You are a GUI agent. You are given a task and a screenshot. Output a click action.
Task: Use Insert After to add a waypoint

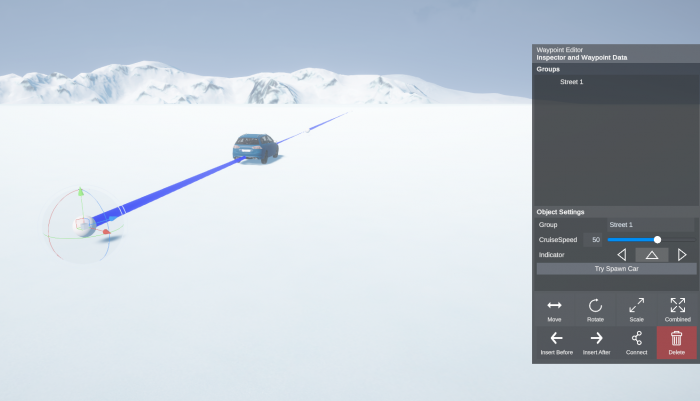click(x=596, y=342)
